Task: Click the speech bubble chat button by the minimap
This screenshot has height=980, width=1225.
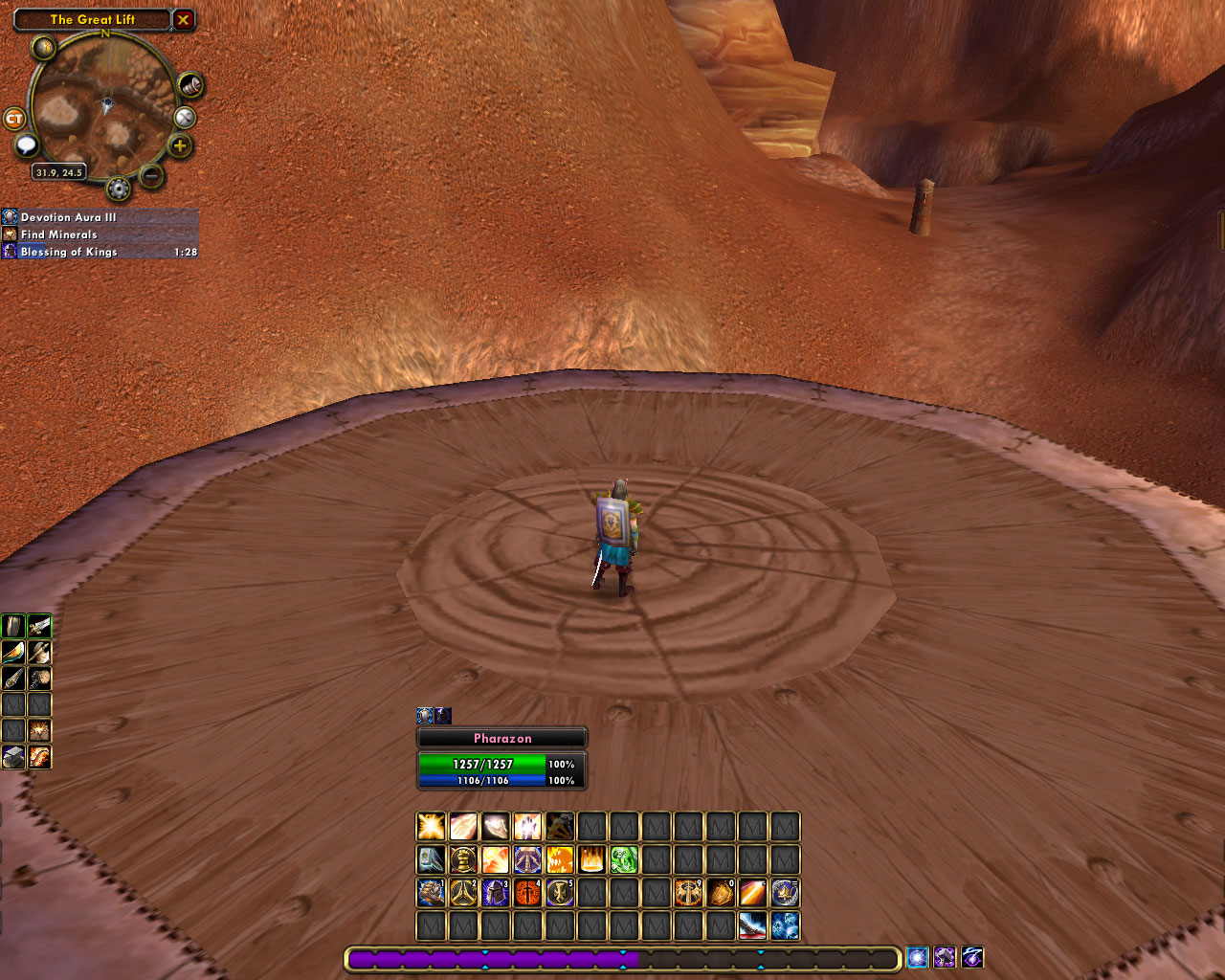Action: point(26,145)
